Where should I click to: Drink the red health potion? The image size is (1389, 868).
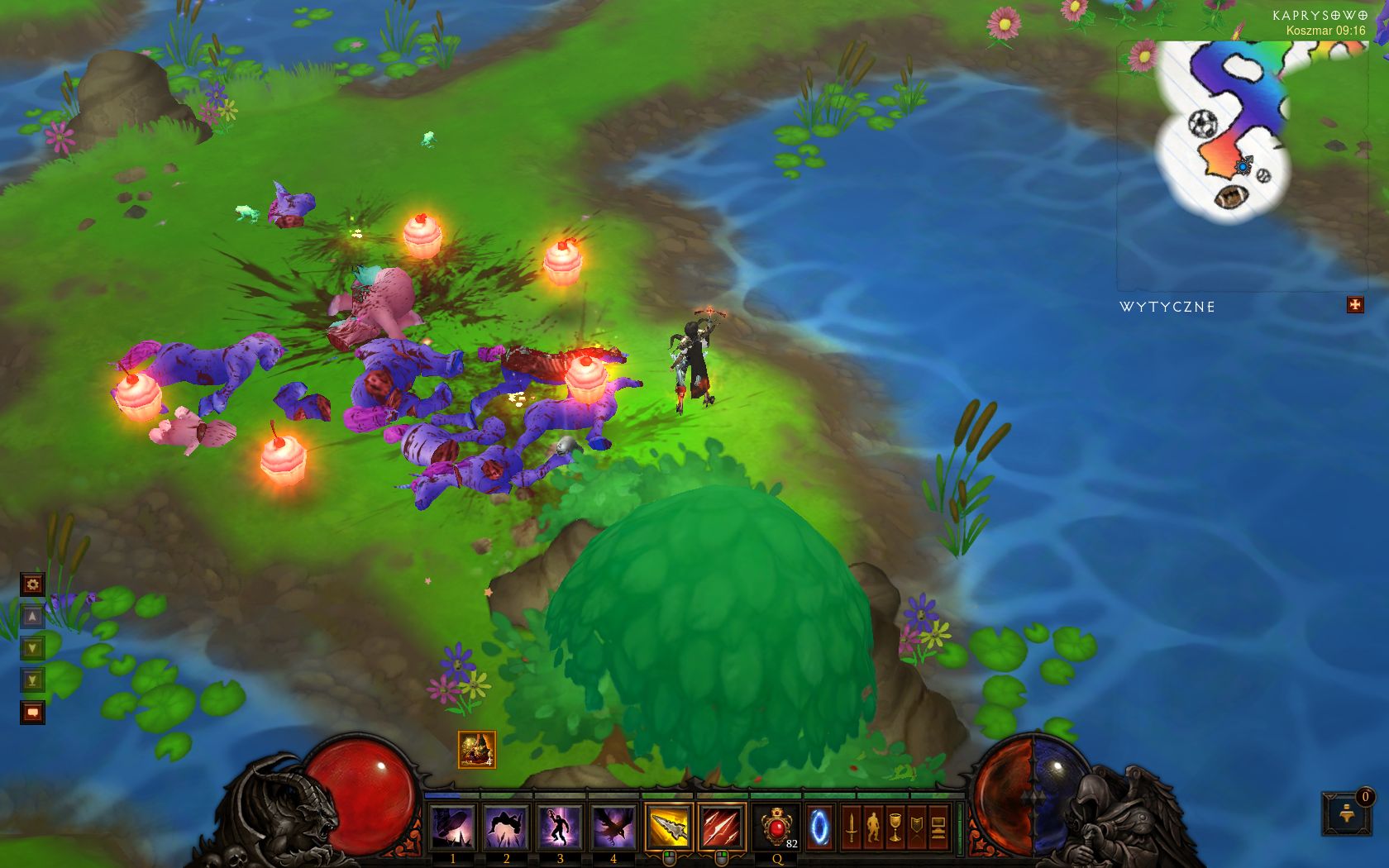coord(777,827)
